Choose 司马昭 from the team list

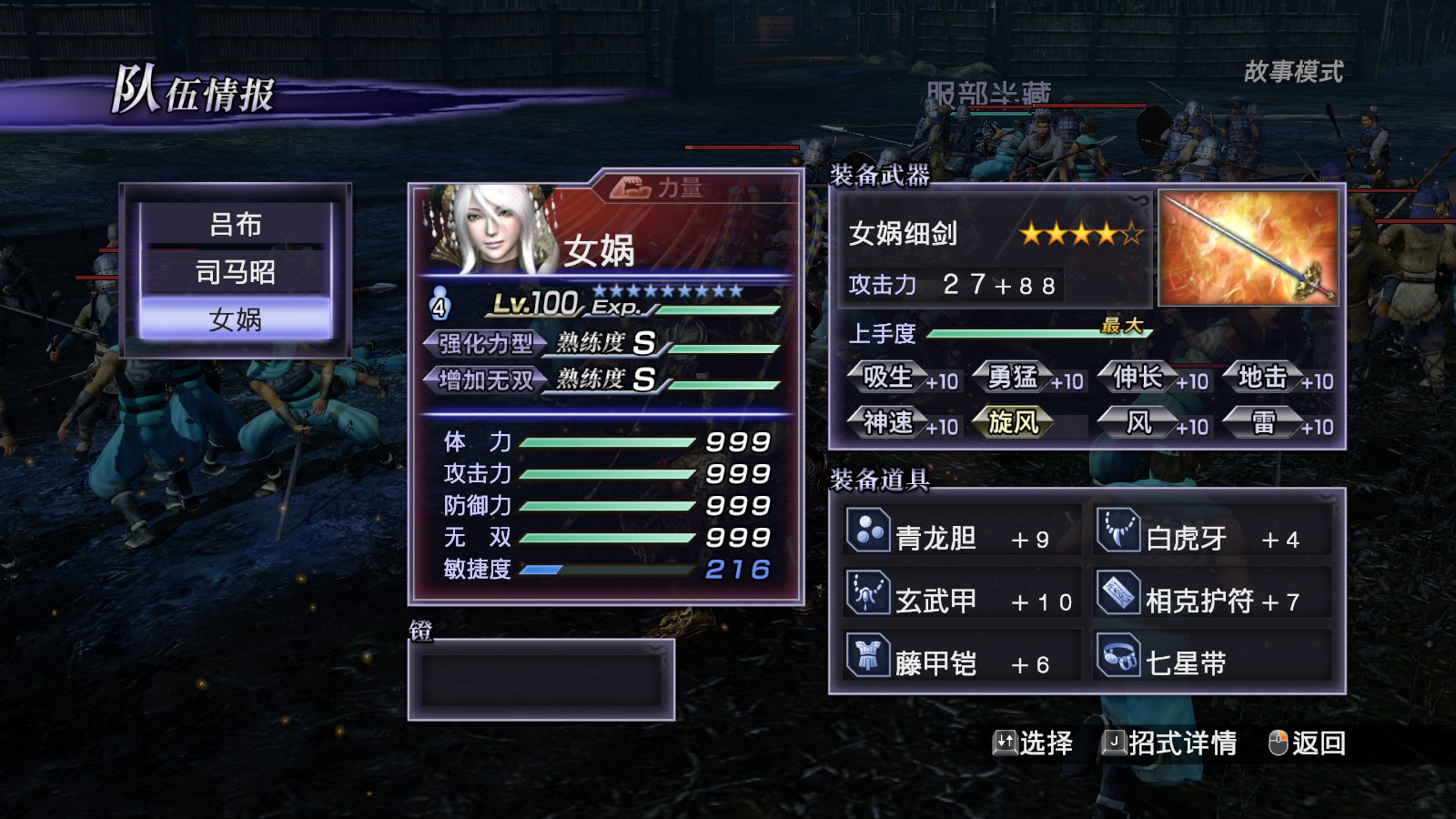click(235, 271)
